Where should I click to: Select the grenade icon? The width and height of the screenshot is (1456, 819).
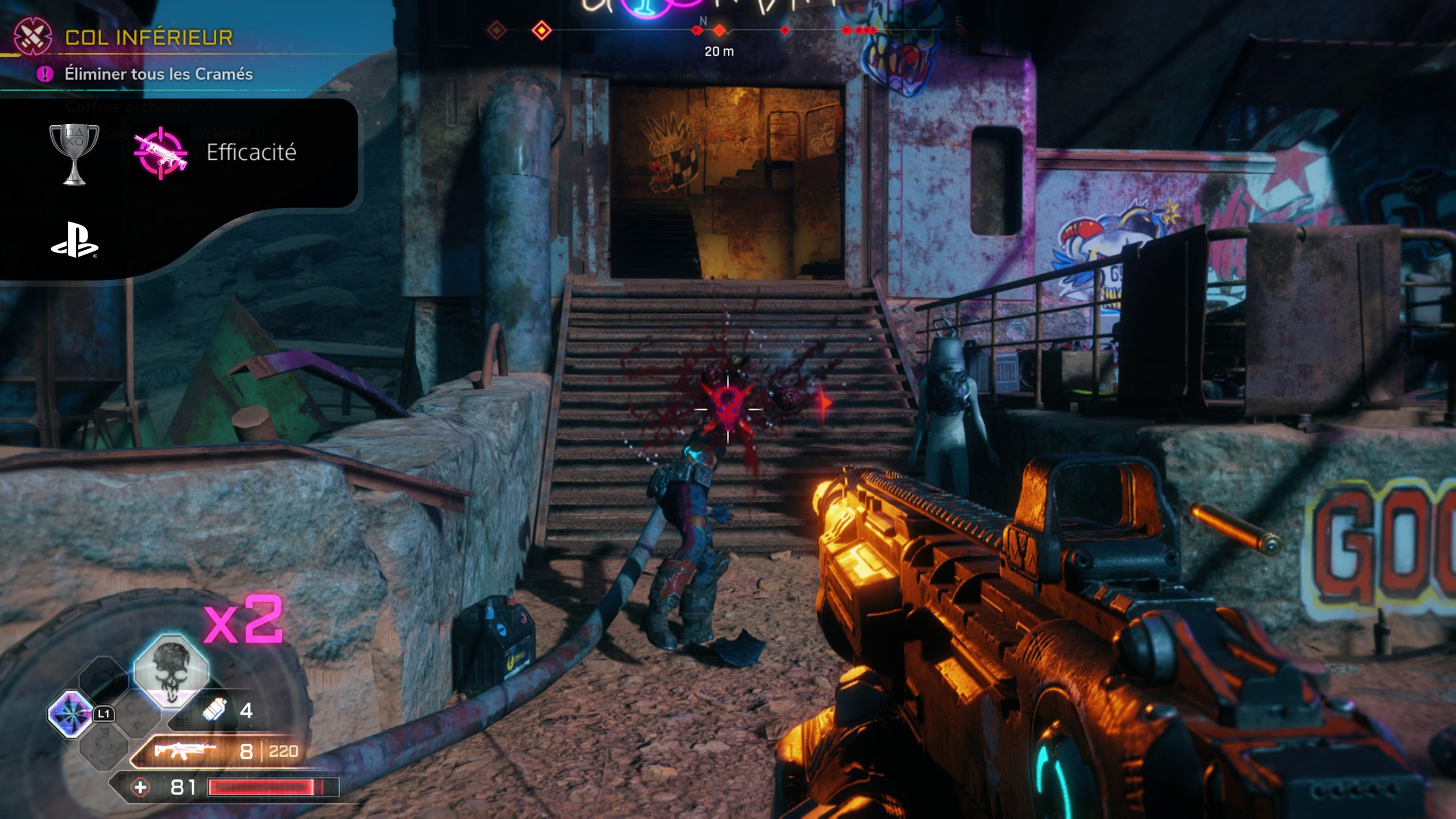(x=215, y=710)
